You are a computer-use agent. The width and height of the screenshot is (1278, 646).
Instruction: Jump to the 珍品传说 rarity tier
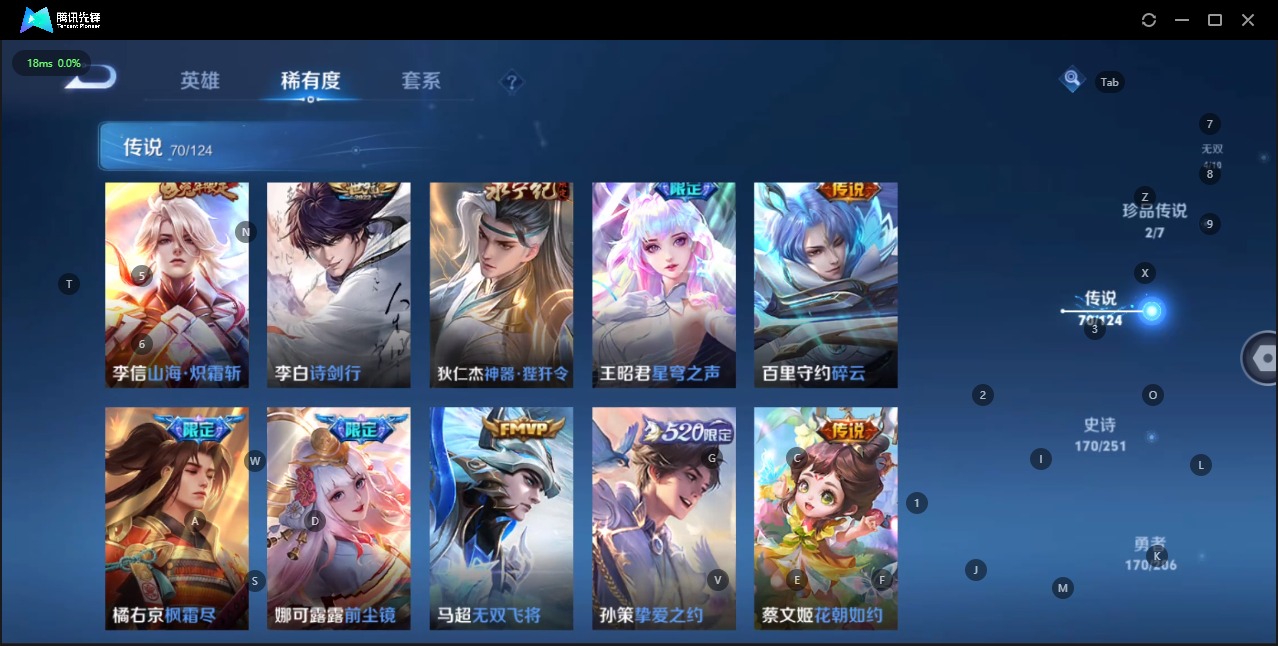(1154, 219)
